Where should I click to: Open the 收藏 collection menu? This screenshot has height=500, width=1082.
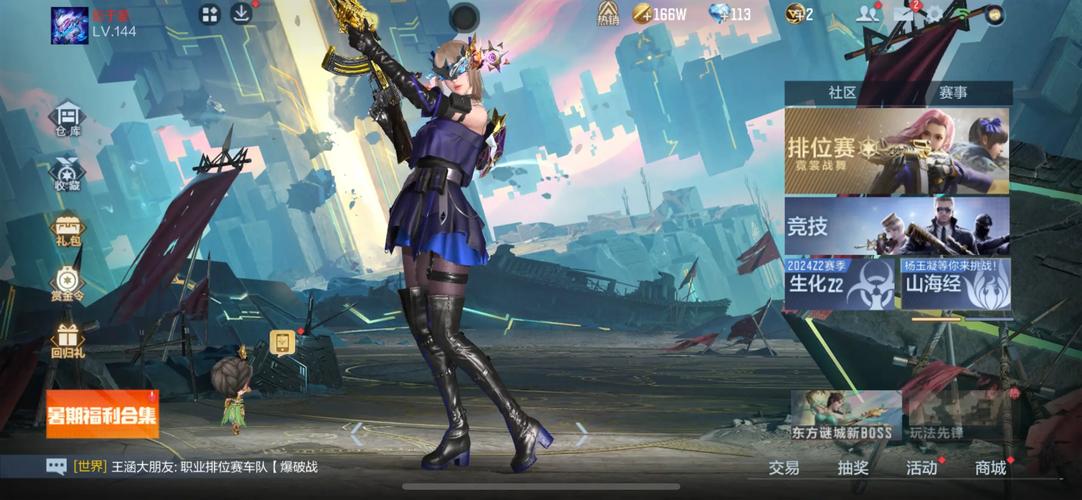(x=67, y=175)
